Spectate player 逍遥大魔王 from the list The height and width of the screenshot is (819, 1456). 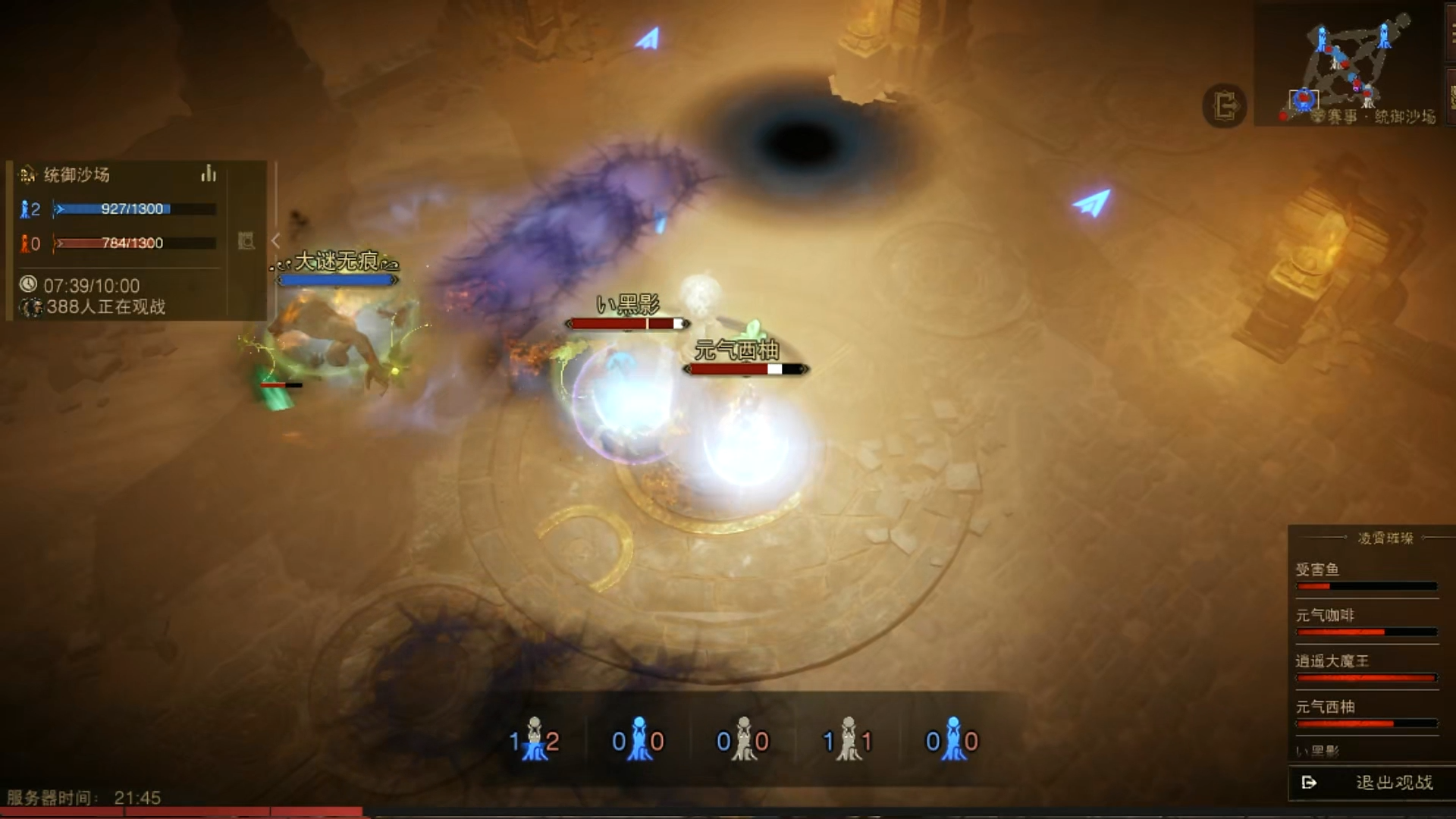(x=1365, y=667)
